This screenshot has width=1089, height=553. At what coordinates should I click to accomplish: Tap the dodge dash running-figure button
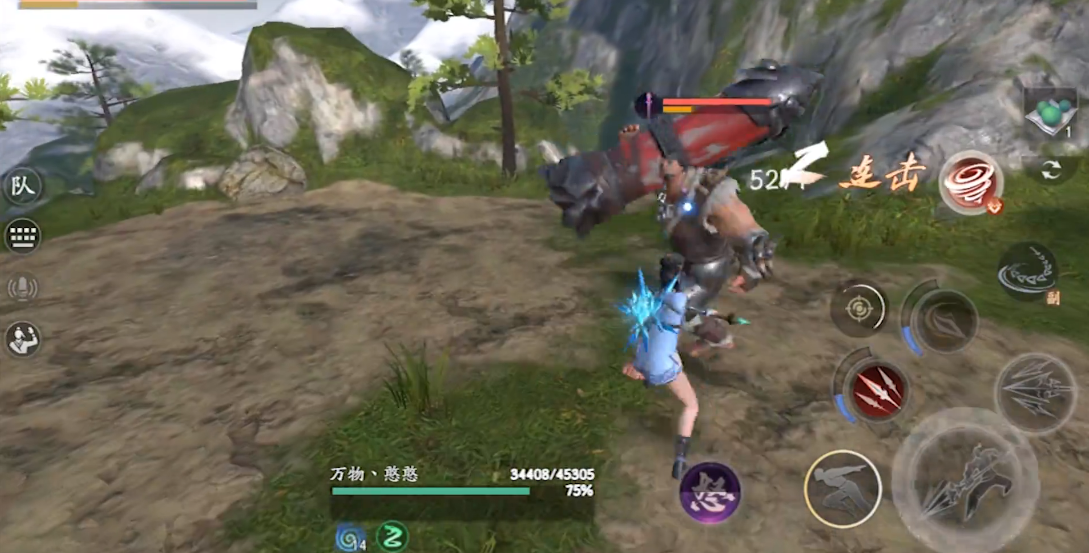coord(842,488)
